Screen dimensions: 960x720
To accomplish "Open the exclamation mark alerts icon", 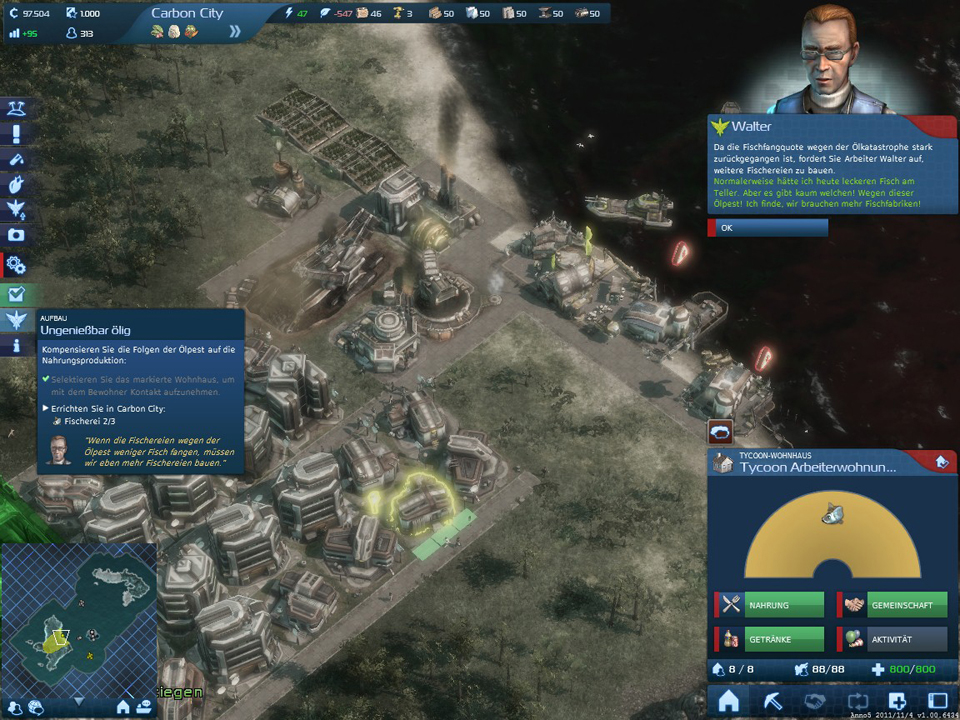I will click(x=16, y=134).
